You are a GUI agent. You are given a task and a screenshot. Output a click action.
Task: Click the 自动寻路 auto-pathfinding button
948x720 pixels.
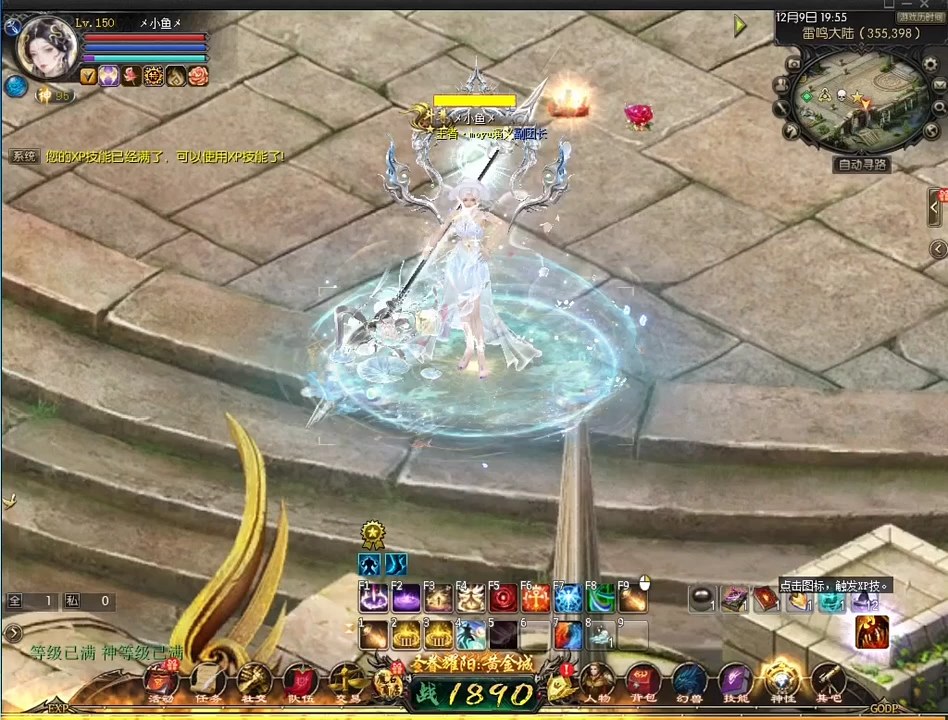point(863,165)
